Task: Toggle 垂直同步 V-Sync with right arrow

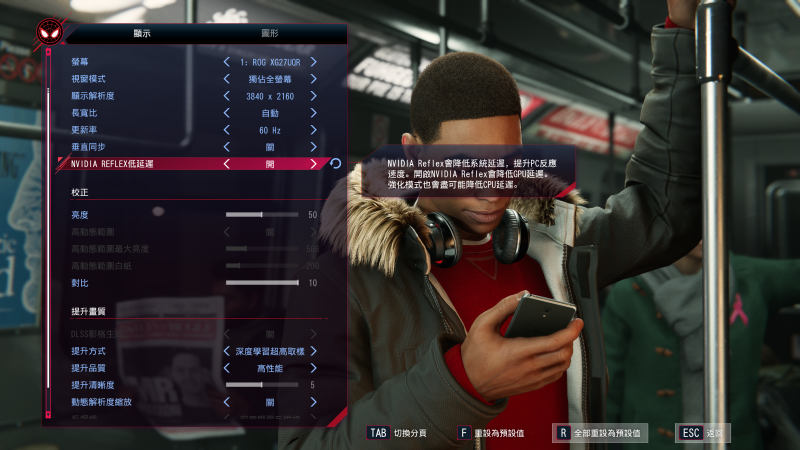Action: (313, 147)
